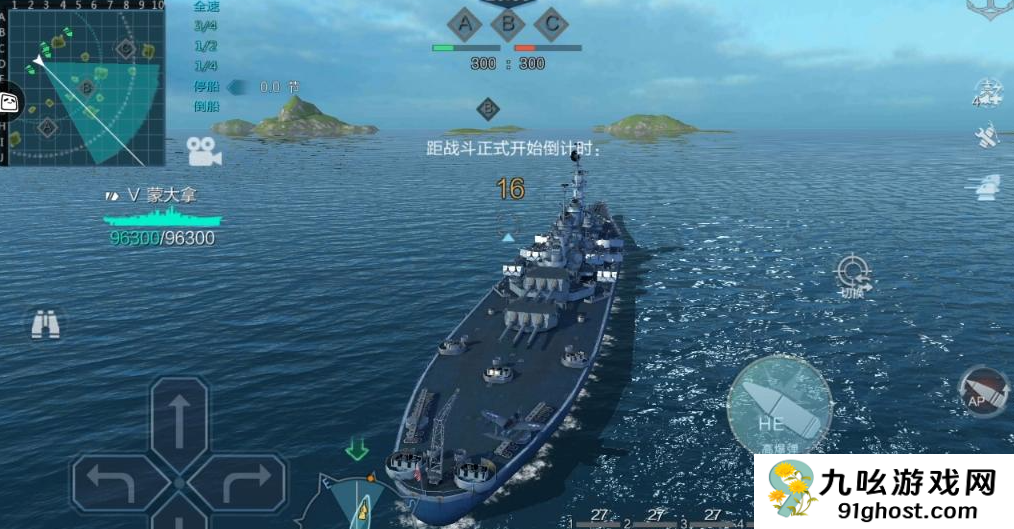Select 3/4 engine speed

pyautogui.click(x=207, y=26)
